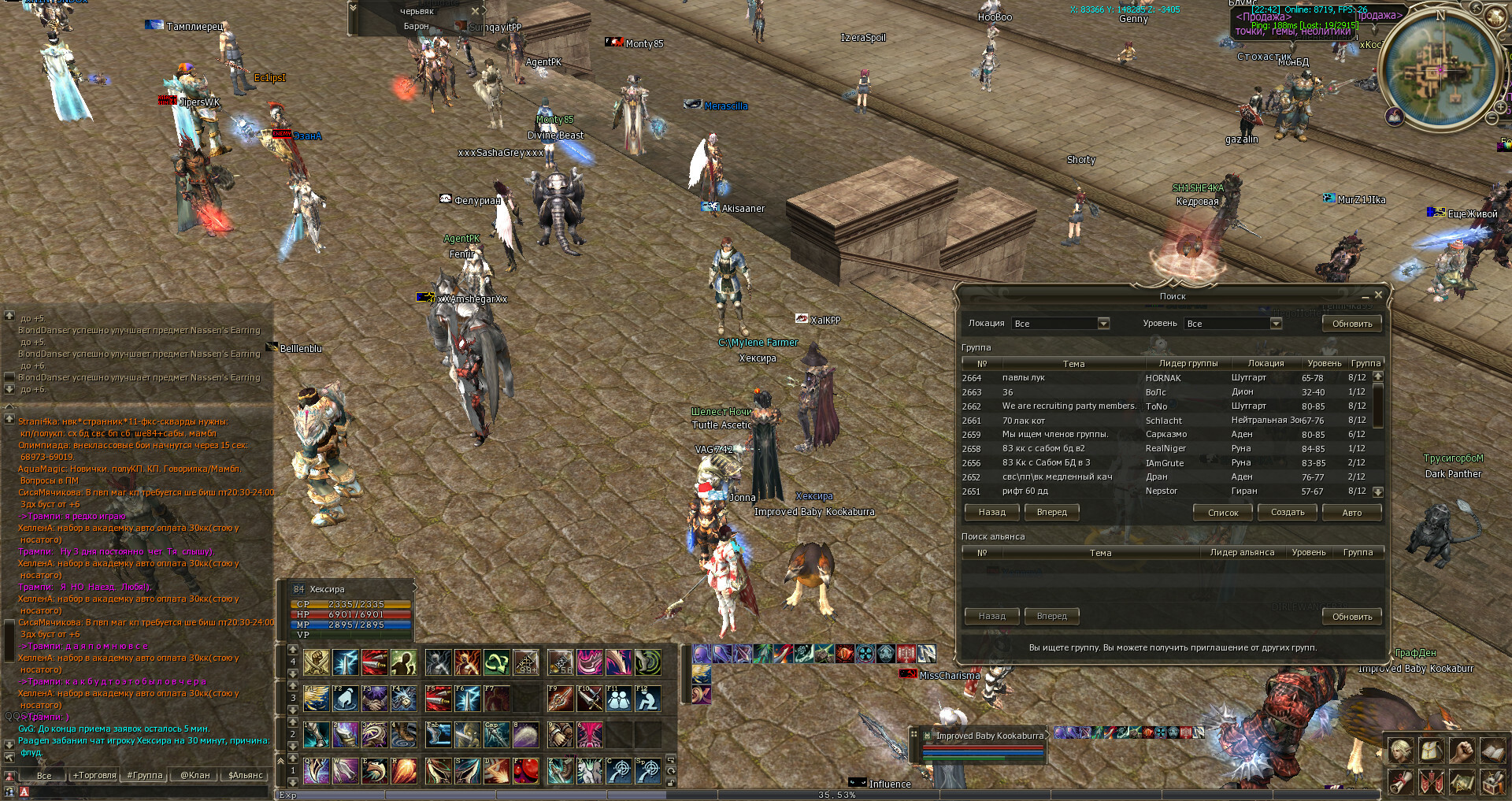Switch to the #Группа chat tab

(145, 775)
